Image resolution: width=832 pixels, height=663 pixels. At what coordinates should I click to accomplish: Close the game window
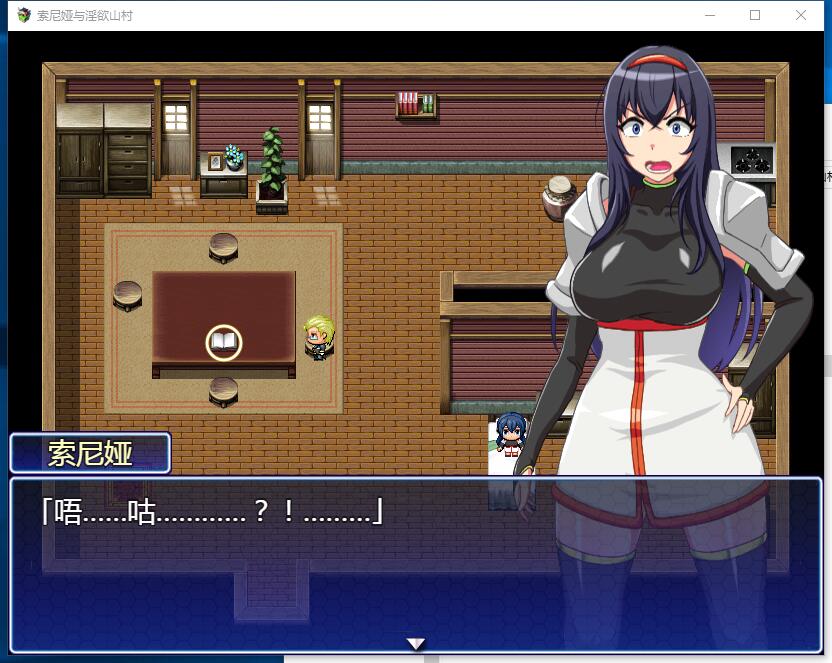[801, 16]
